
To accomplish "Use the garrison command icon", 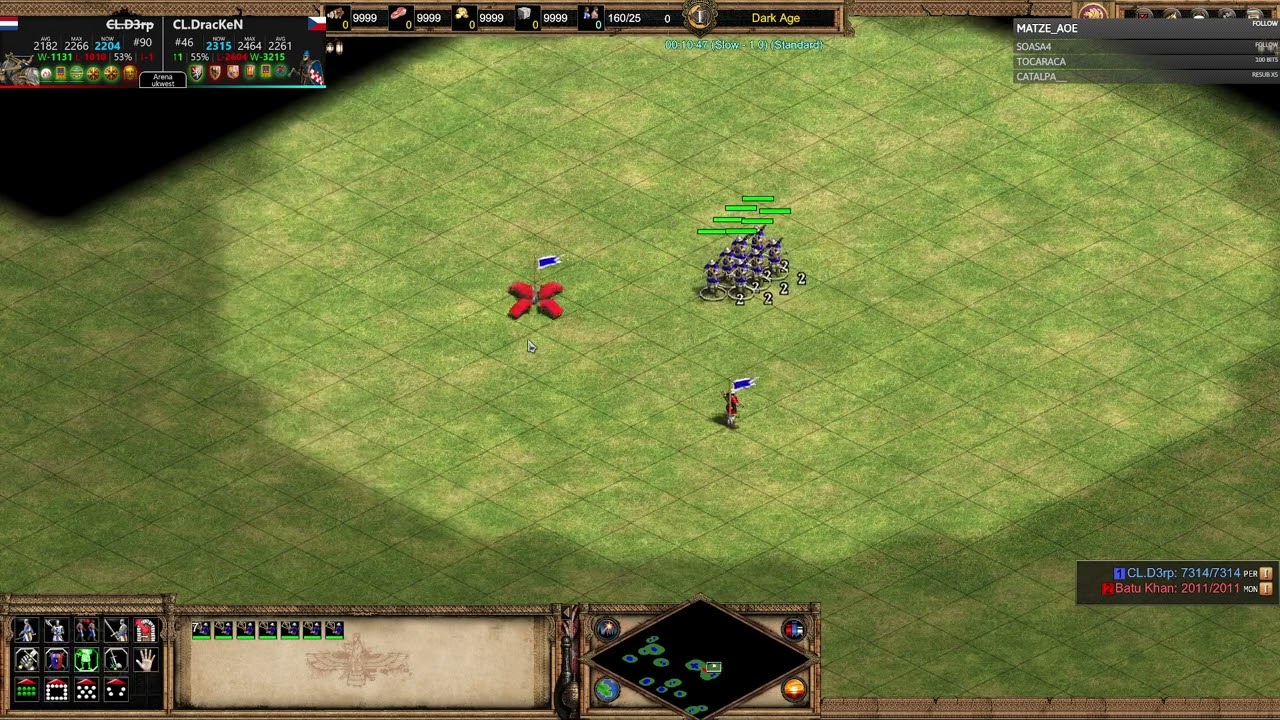I will click(x=146, y=630).
